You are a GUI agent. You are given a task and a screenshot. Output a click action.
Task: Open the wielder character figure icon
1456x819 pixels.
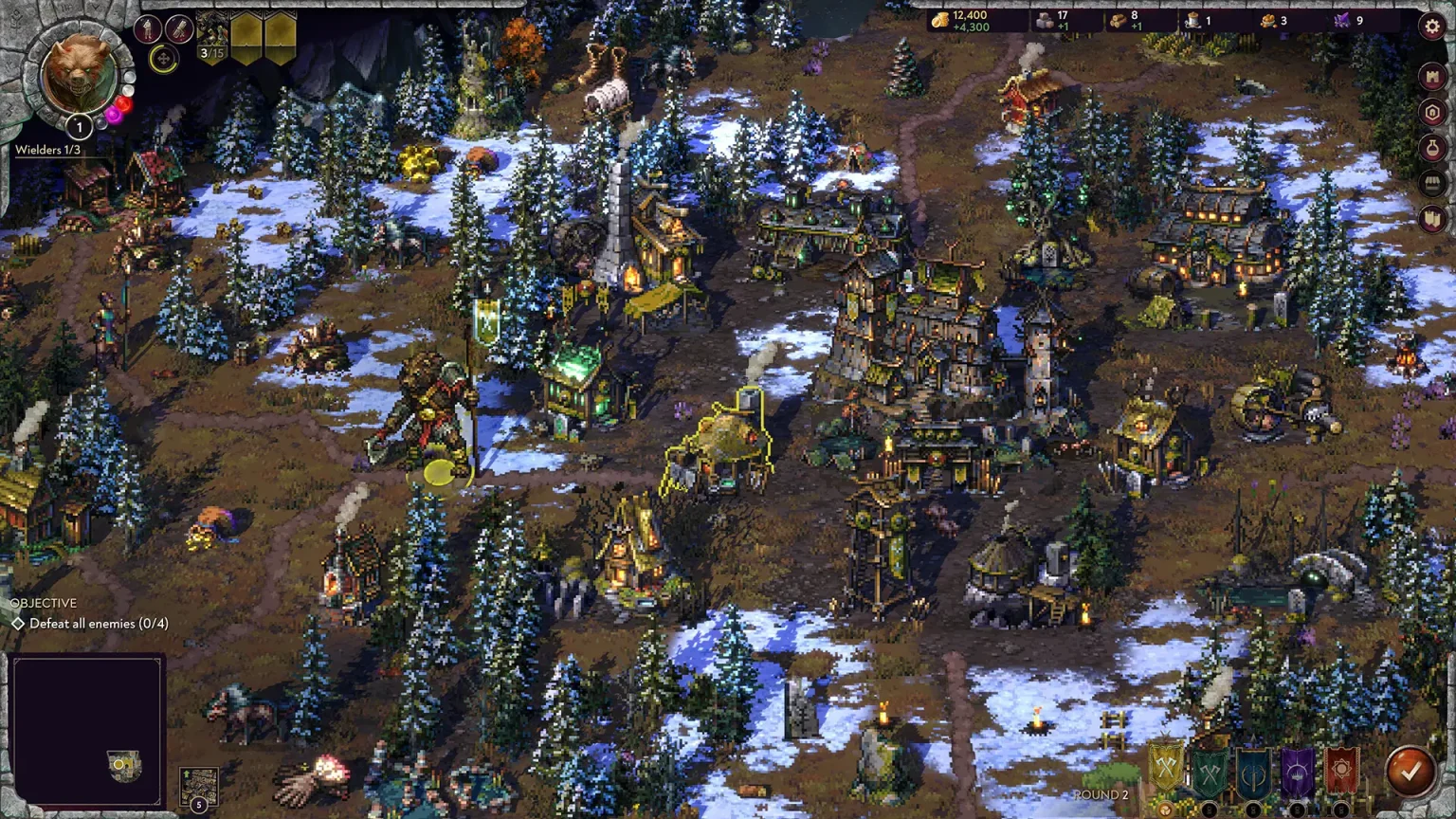[x=147, y=29]
